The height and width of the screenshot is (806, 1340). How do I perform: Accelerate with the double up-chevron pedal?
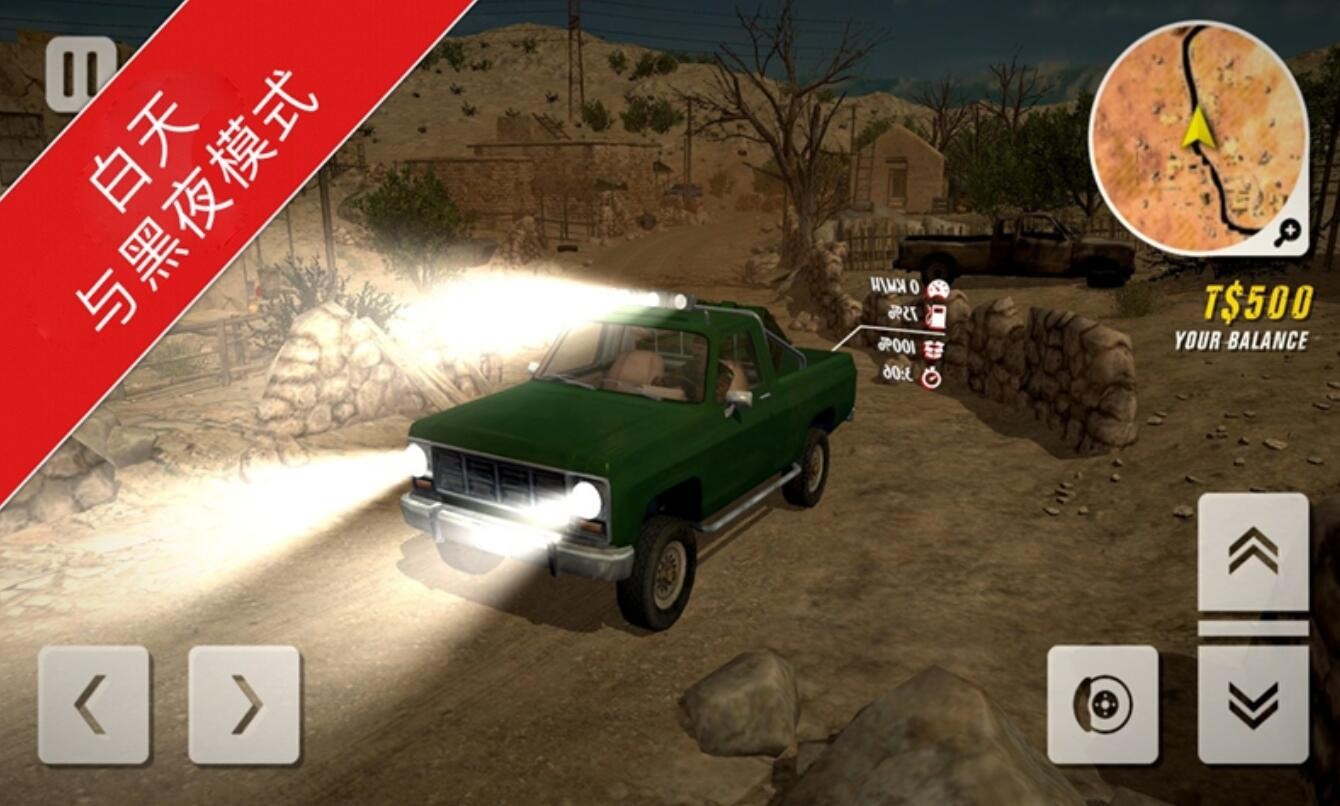pos(1253,551)
